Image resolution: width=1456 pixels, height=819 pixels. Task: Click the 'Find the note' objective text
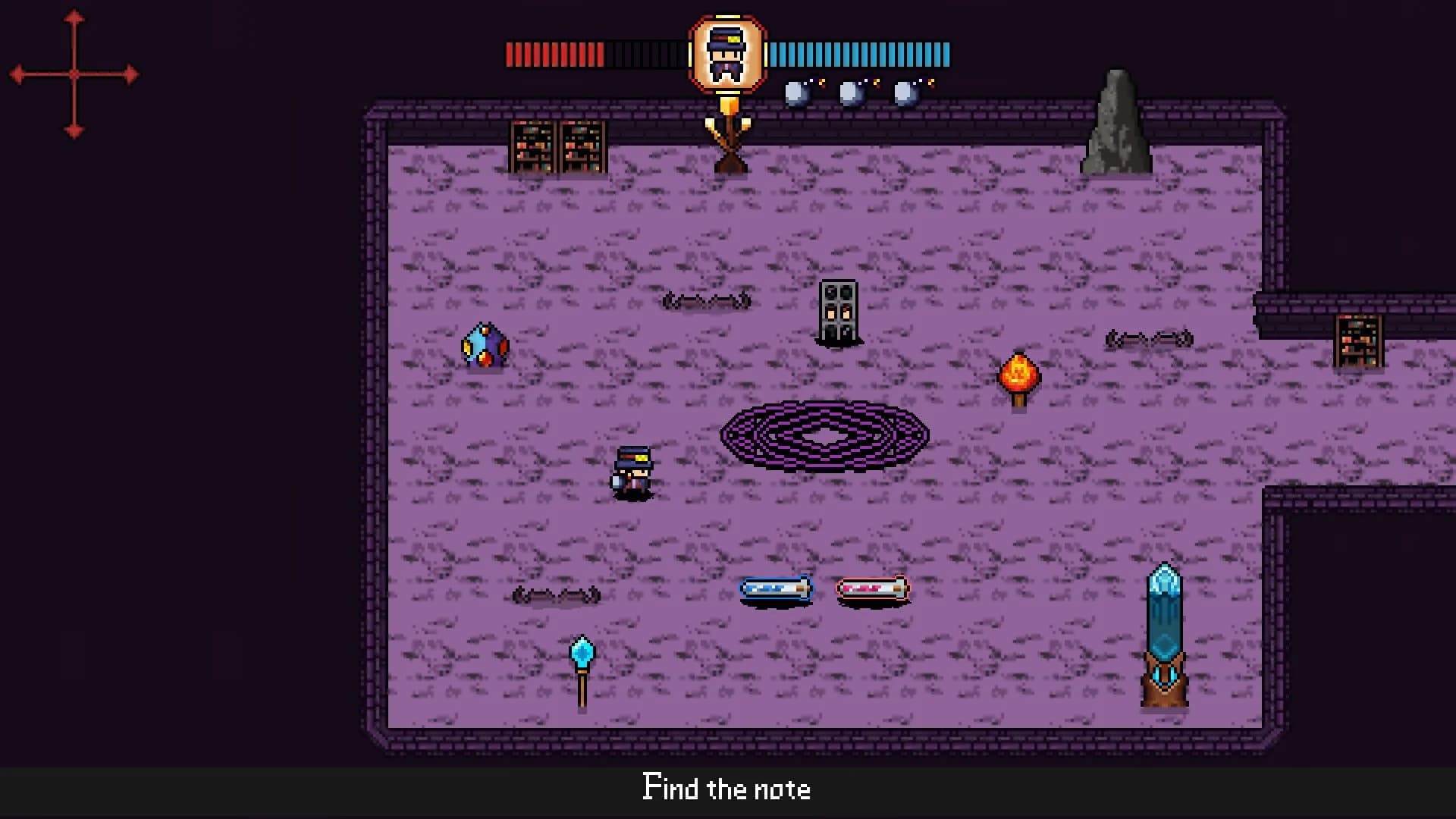pos(726,789)
